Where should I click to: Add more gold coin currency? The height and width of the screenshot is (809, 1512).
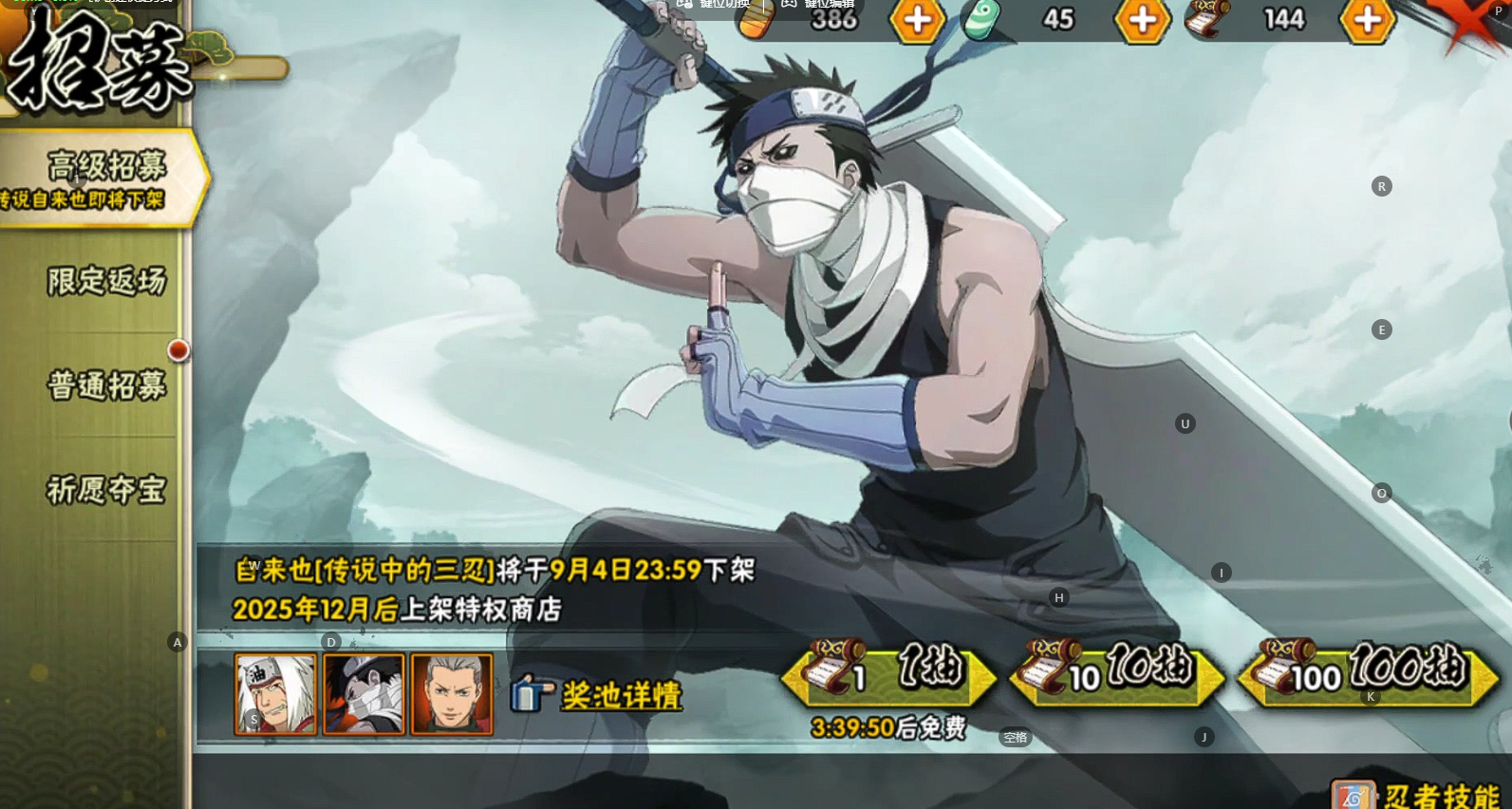(917, 20)
